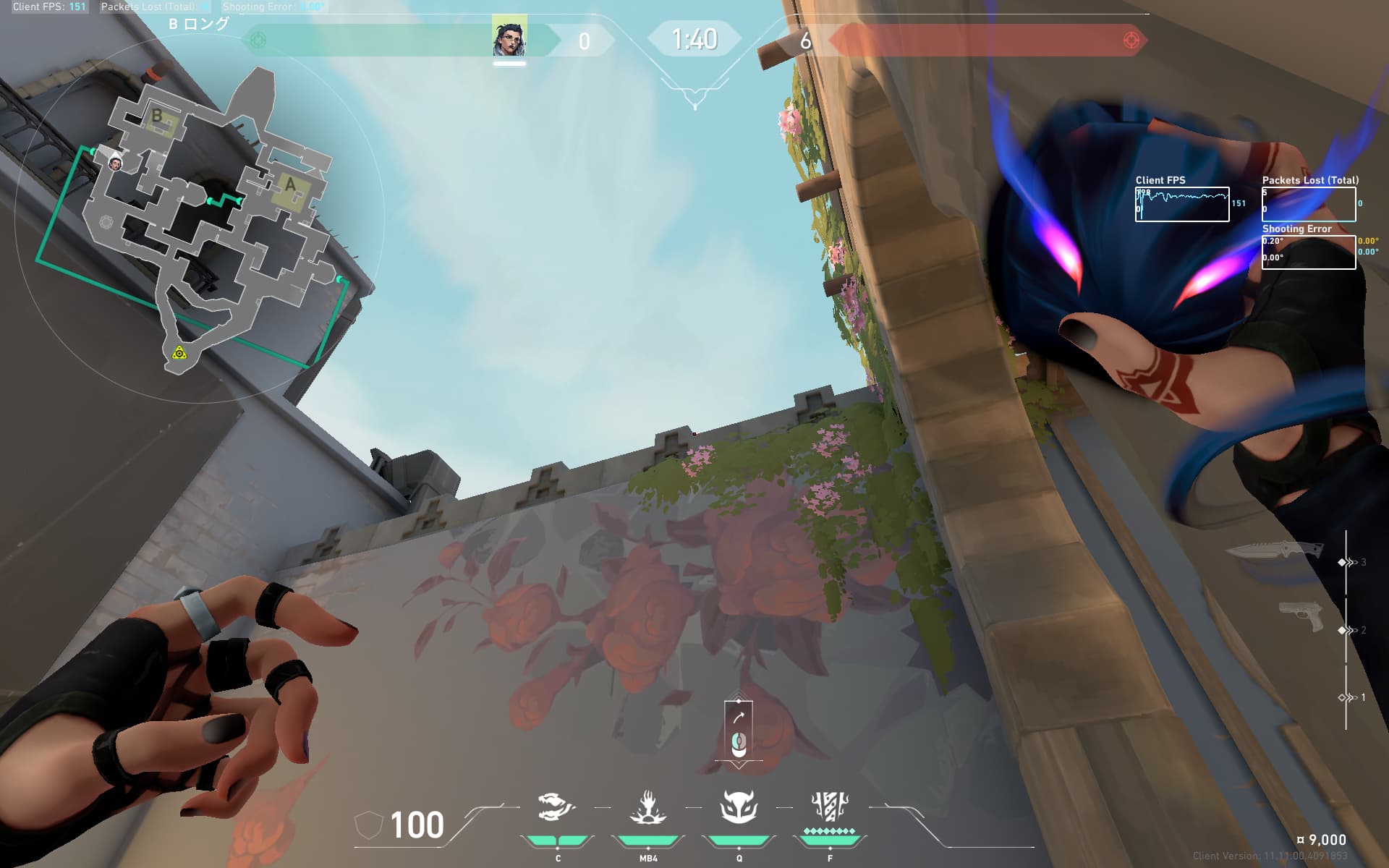The image size is (1389, 868).
Task: Click the Packets Lost (Total) graph panel
Action: pos(1308,204)
